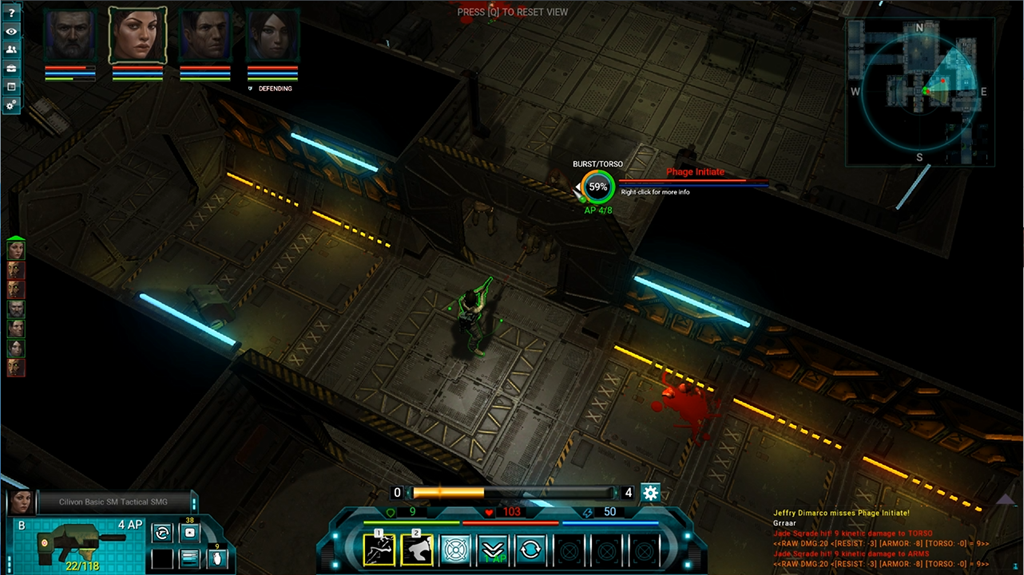Click the circular arrows swap ability
The image size is (1024, 575).
[529, 549]
